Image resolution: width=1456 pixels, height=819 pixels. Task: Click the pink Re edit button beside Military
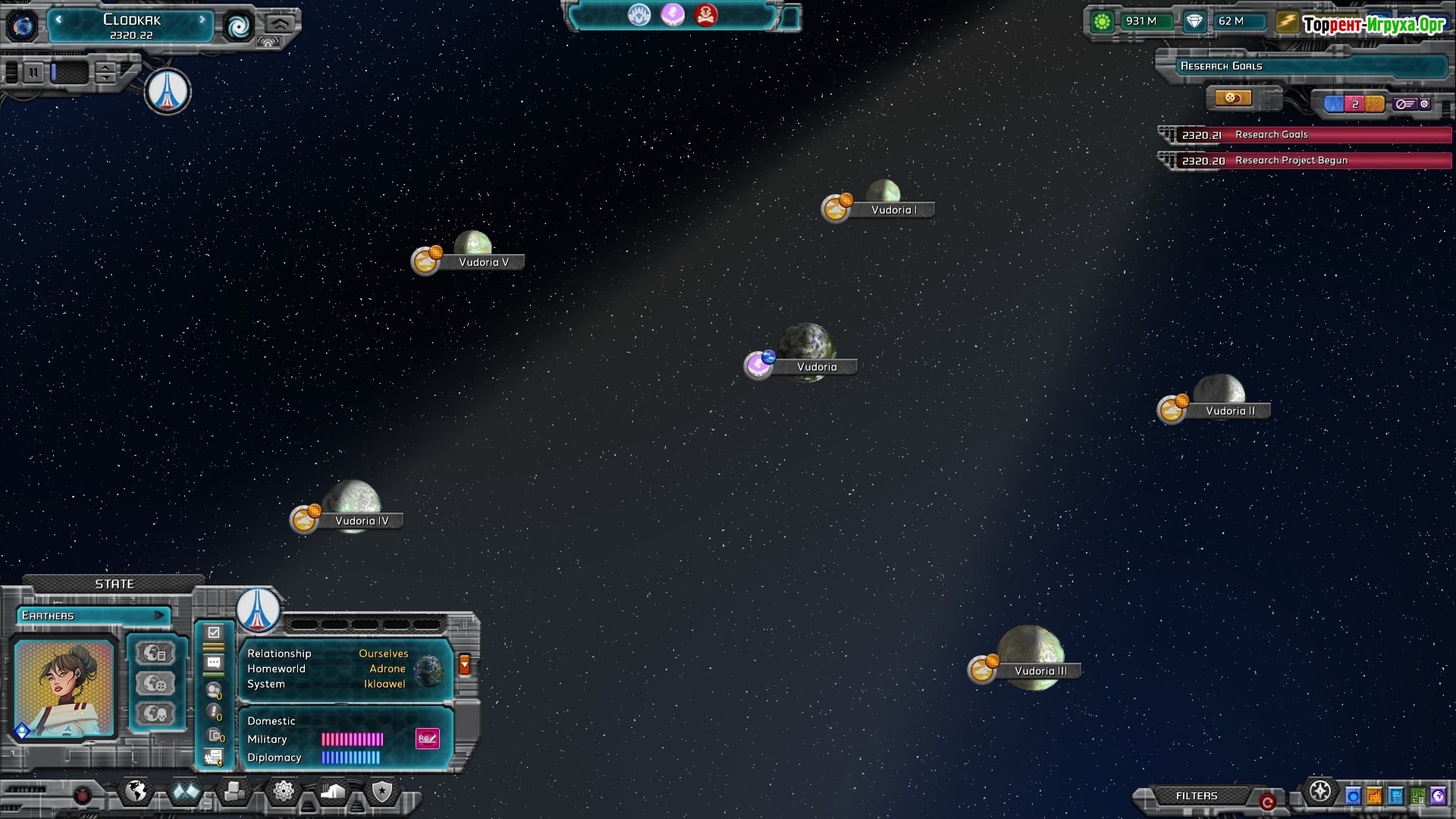point(428,739)
